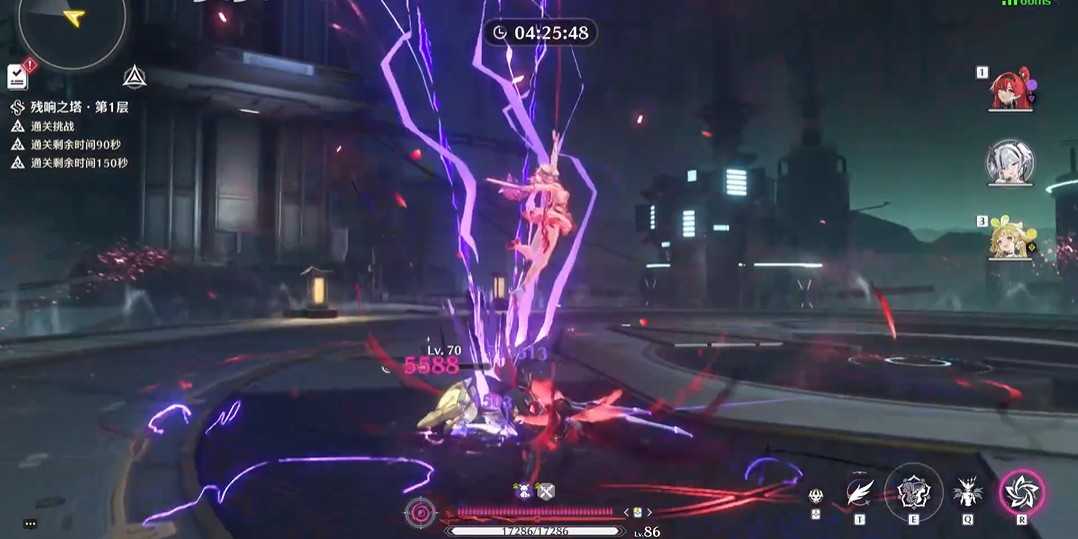
Task: Open the quest log clipboard icon
Action: pos(18,75)
